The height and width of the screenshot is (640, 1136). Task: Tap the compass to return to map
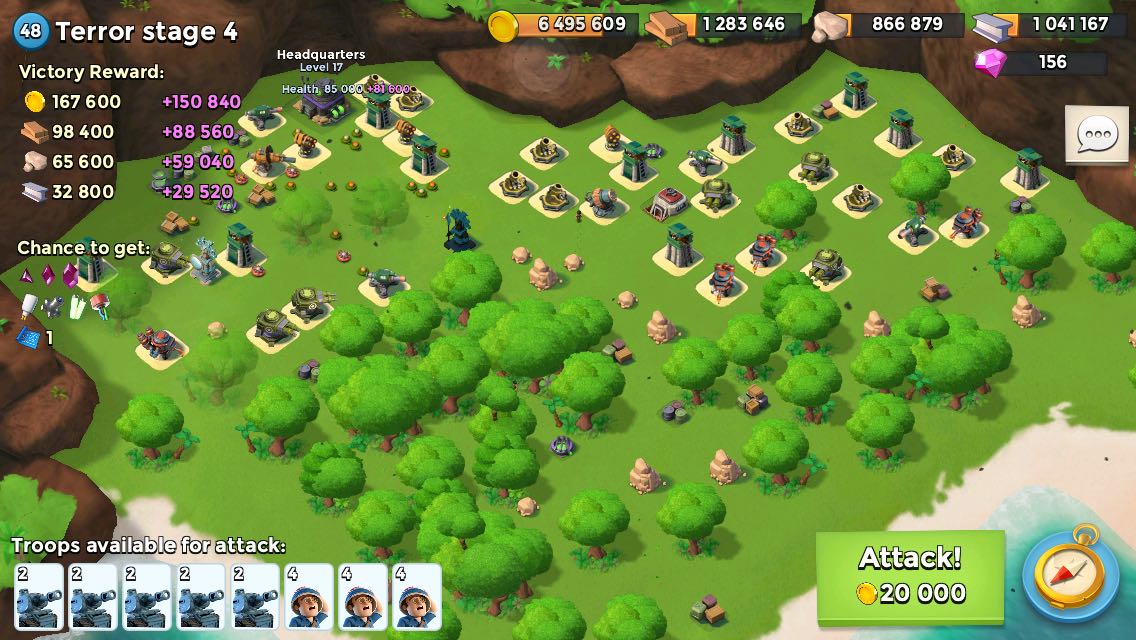(1070, 574)
